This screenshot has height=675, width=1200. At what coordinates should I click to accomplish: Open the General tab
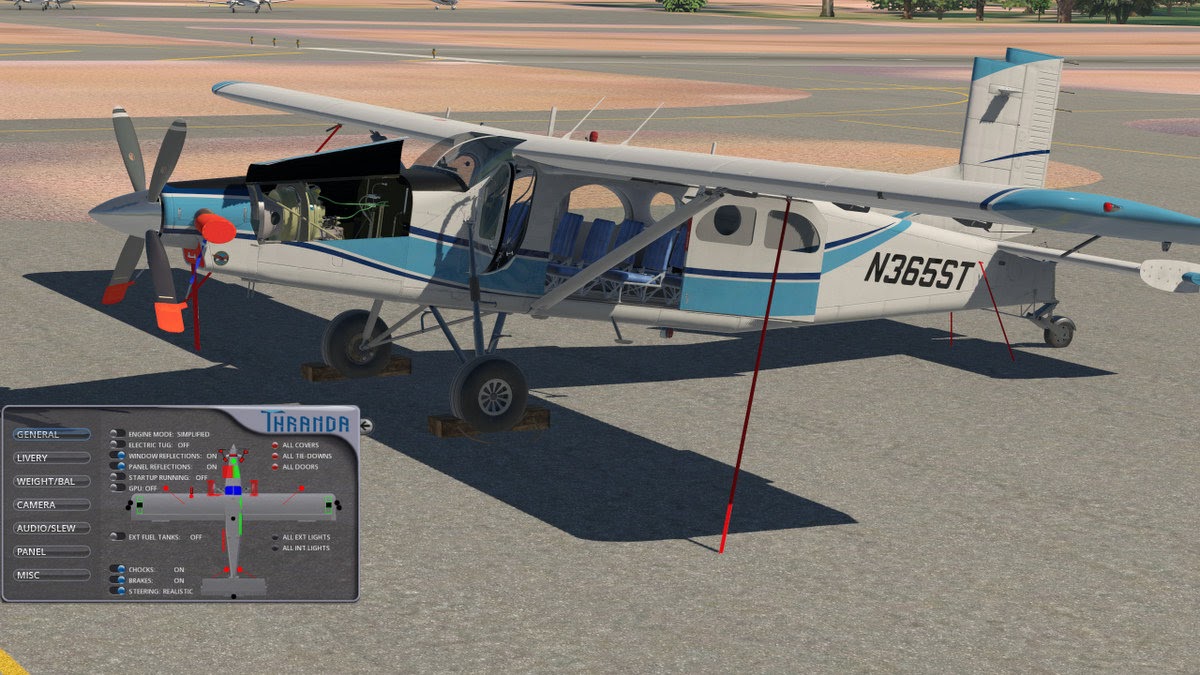(51, 435)
